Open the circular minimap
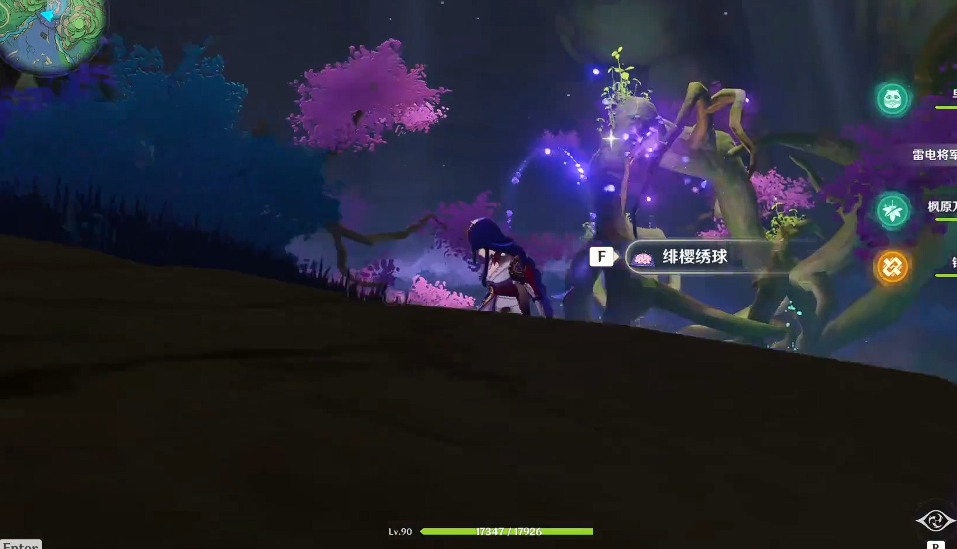957x549 pixels. (x=48, y=30)
